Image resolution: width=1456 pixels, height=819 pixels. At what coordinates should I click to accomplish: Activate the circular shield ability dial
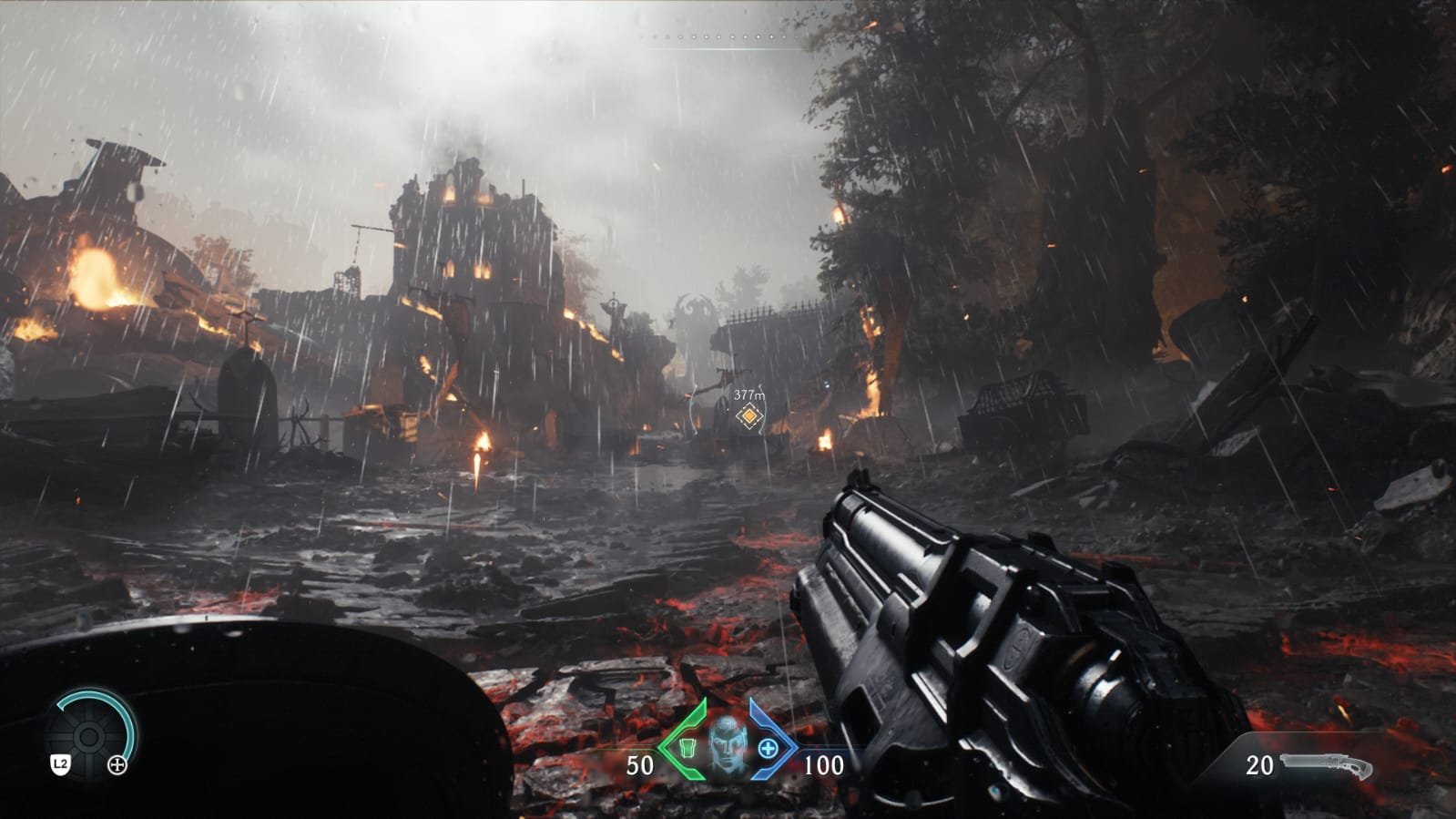[x=89, y=735]
